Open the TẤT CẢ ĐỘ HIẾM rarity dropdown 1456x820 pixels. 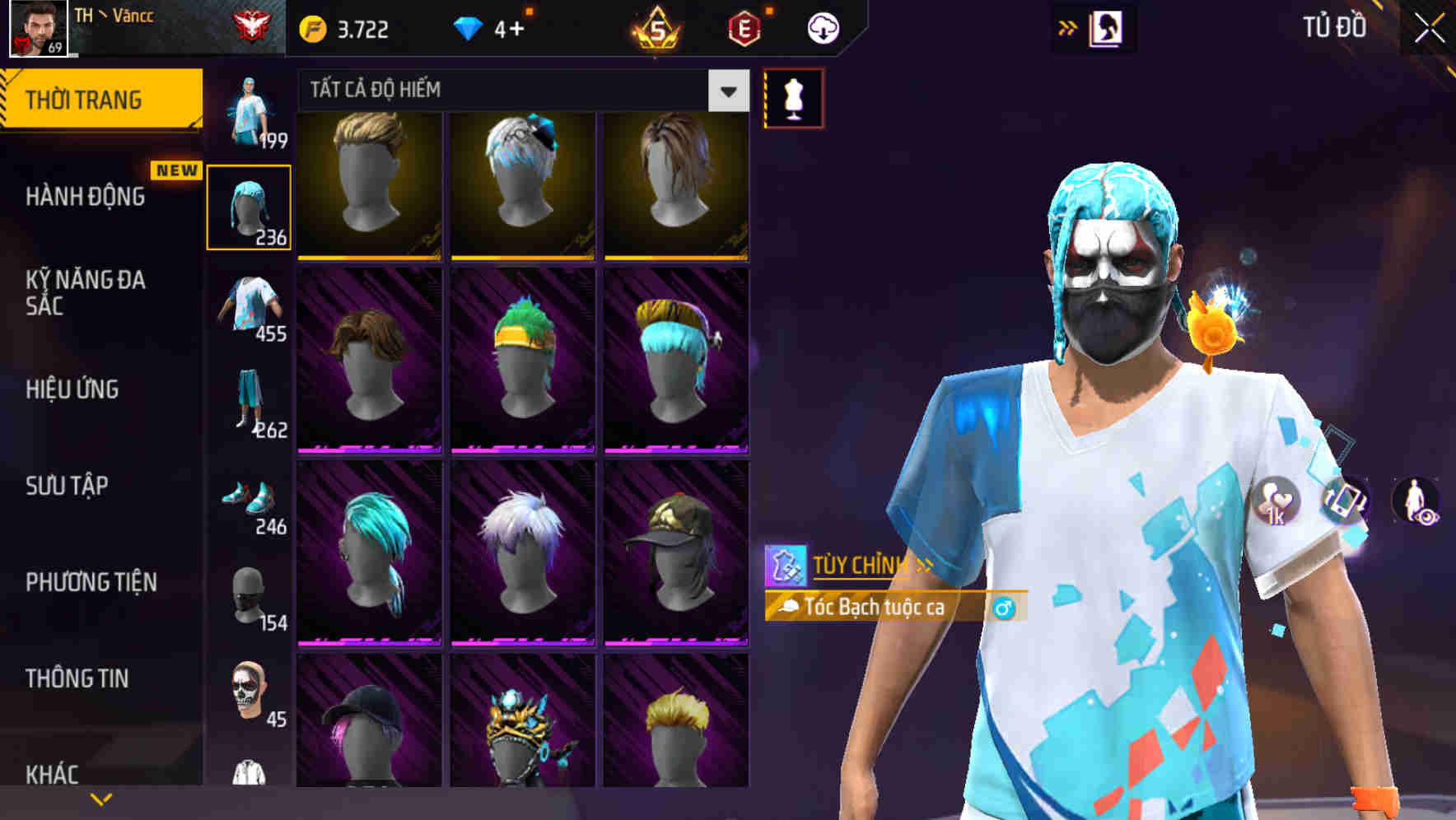(x=519, y=91)
